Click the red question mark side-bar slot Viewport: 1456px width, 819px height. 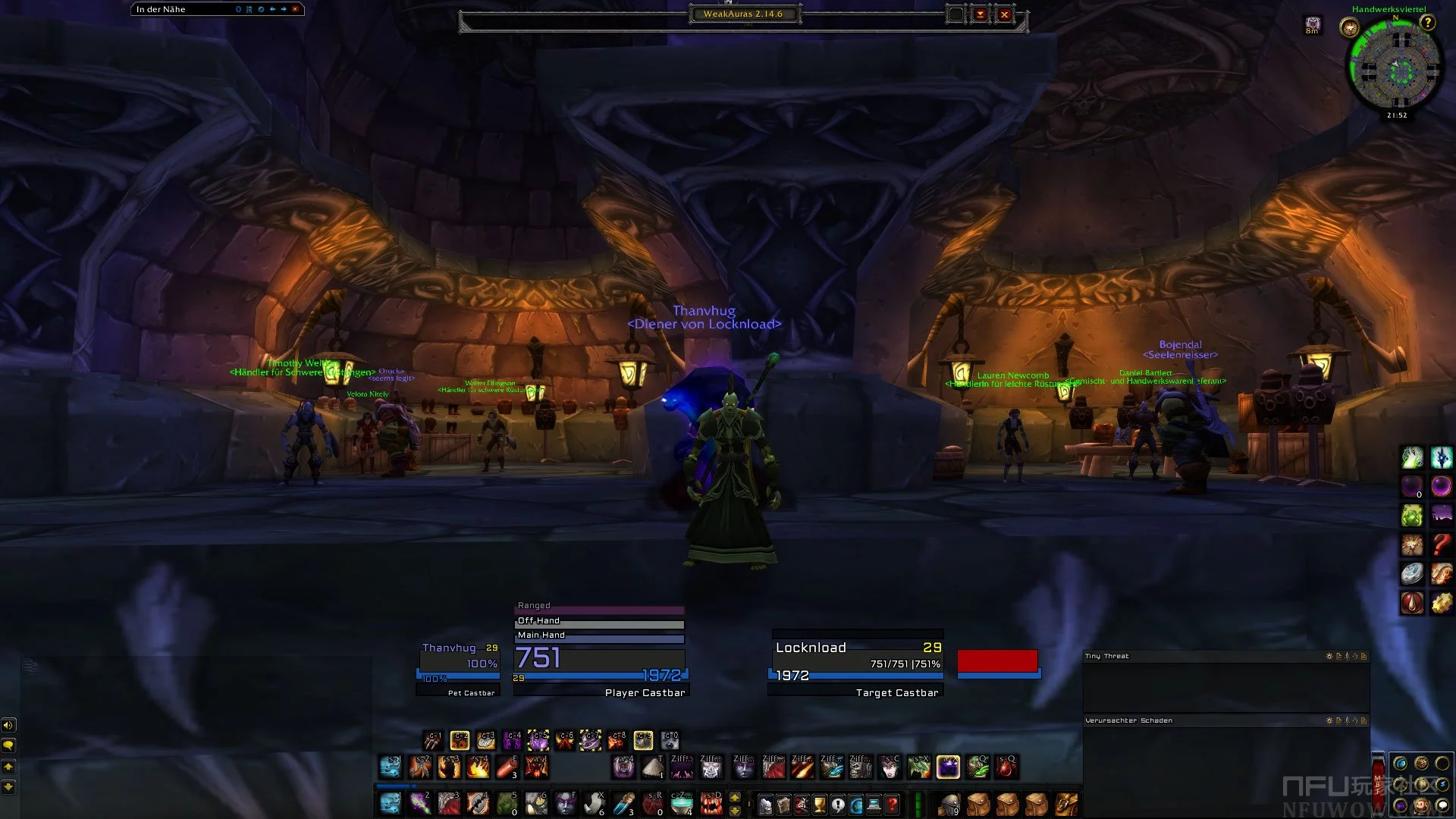(x=1441, y=544)
